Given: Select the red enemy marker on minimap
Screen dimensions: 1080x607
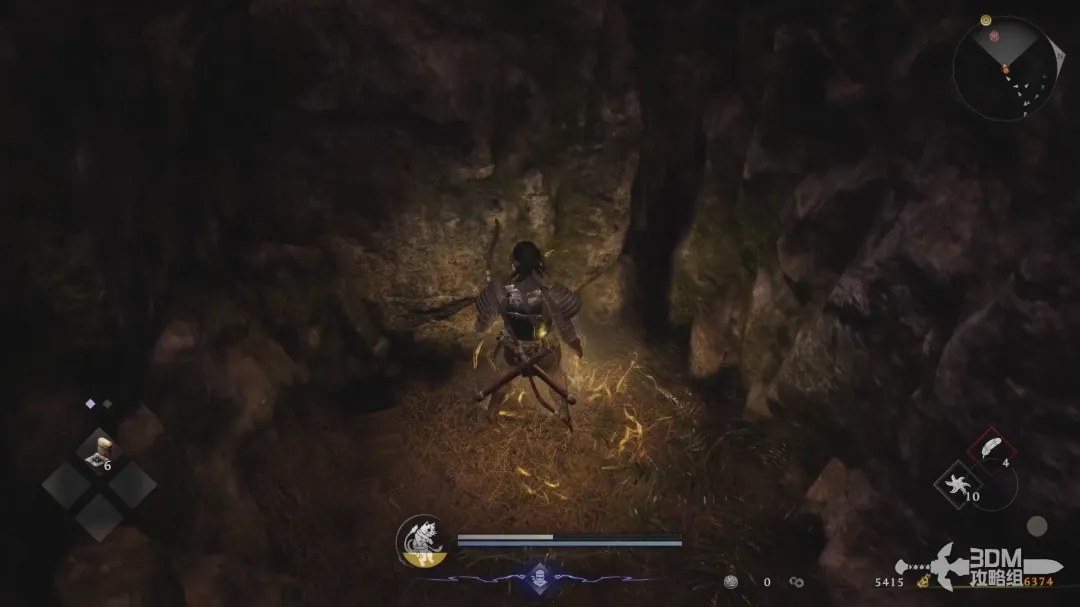Looking at the screenshot, I should (994, 37).
